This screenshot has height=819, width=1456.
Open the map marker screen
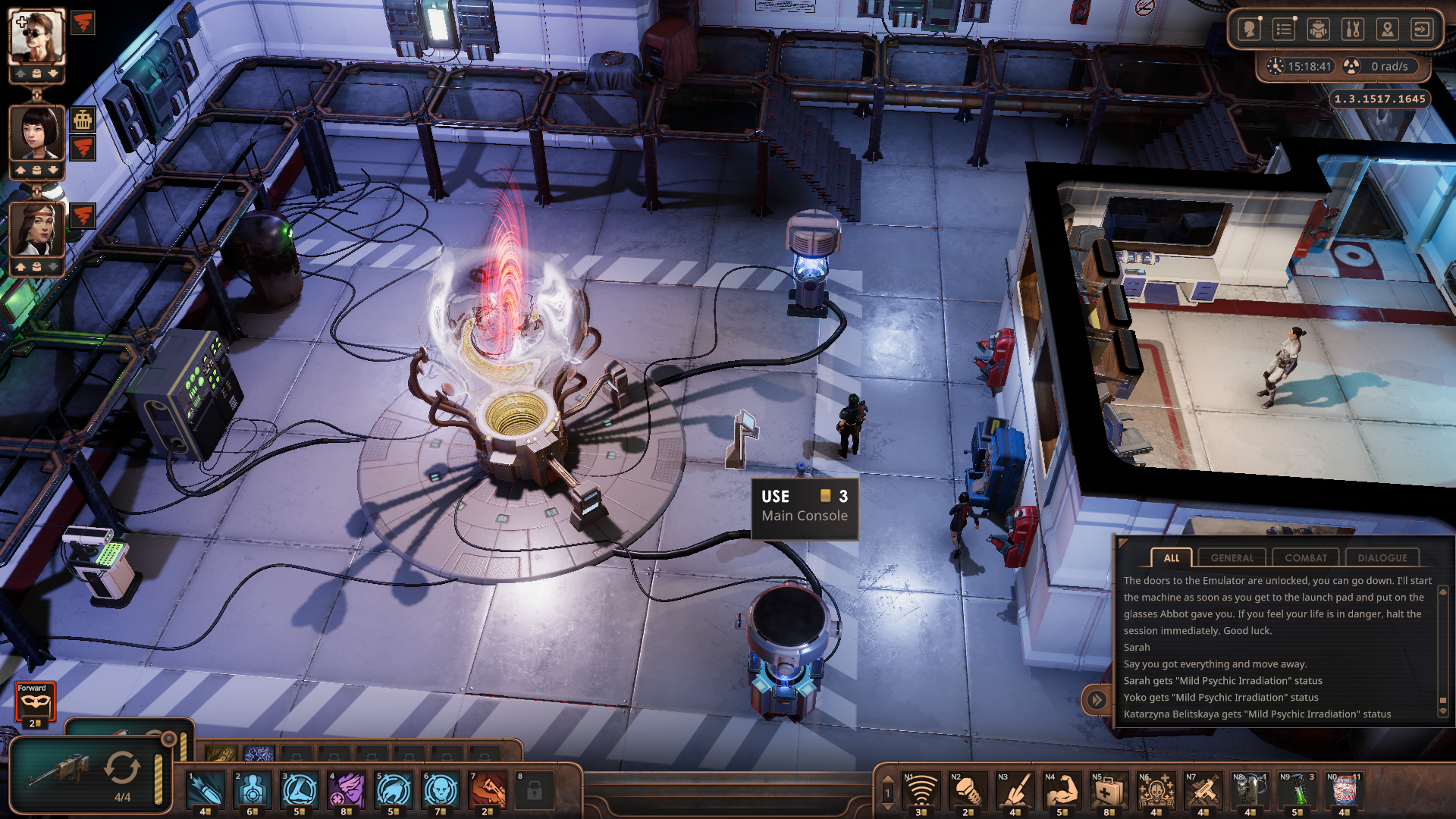(x=1388, y=30)
